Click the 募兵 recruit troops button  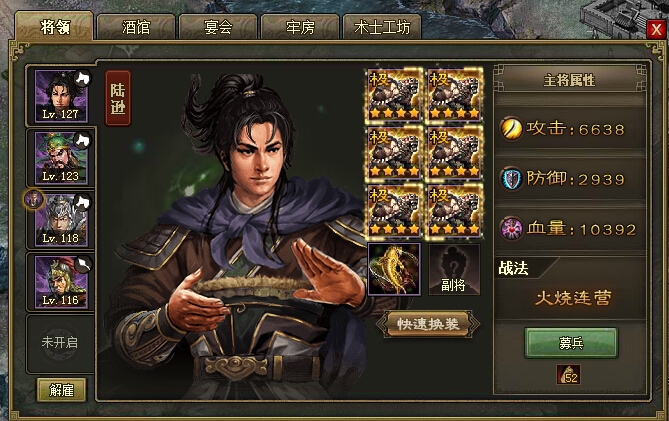coord(572,343)
